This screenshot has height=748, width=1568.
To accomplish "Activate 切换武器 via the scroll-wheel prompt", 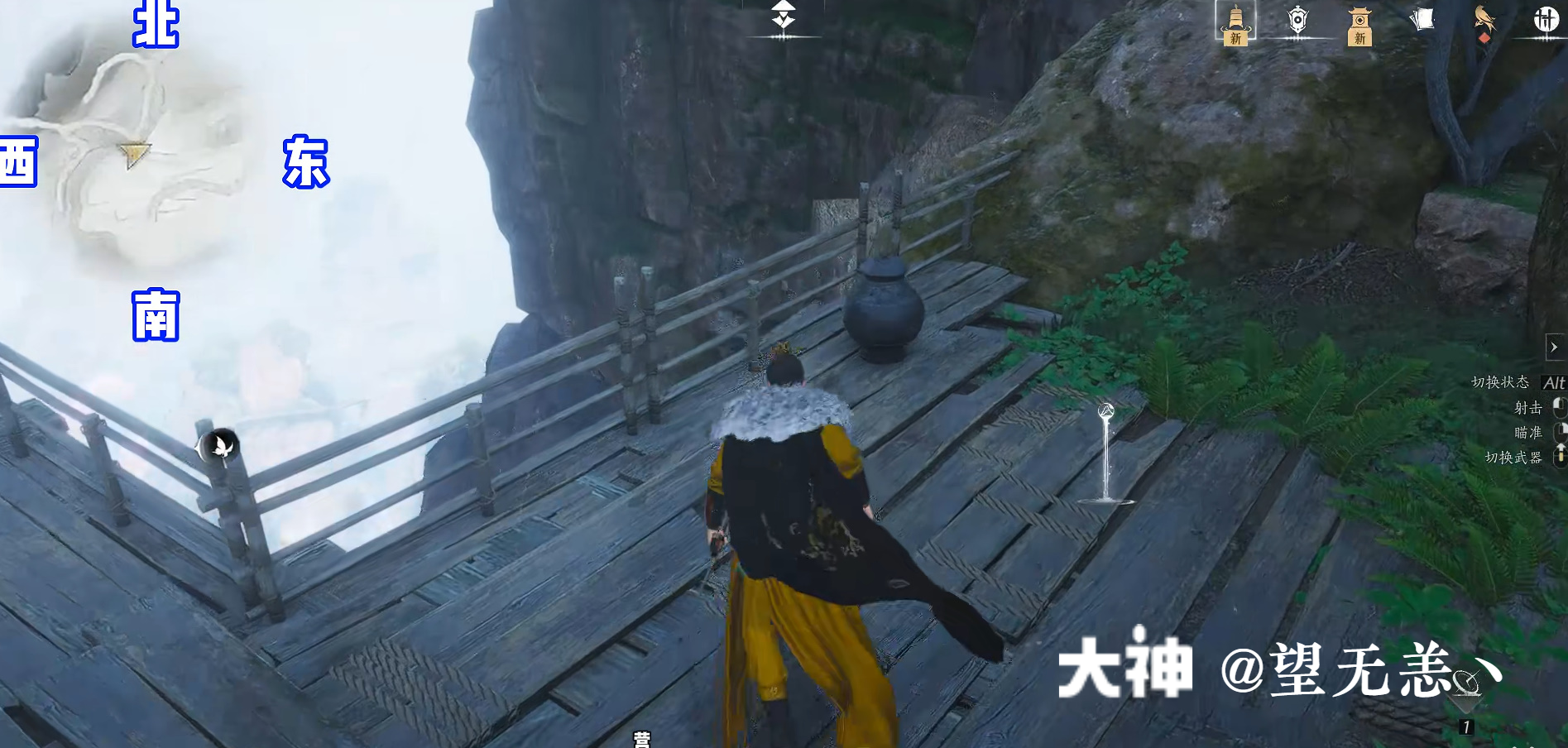I will (x=1559, y=455).
